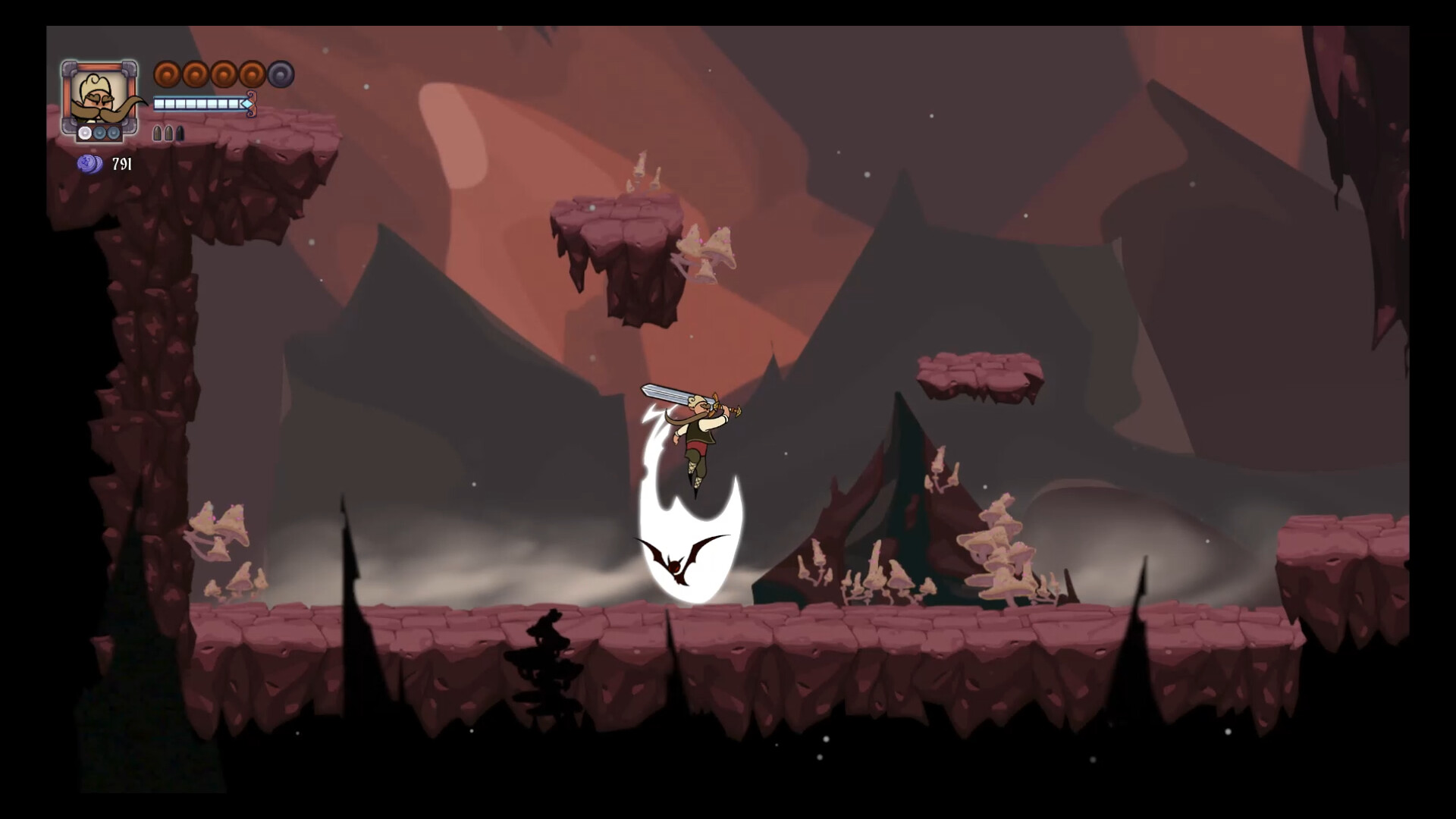Open the portrait frame corner bracket
Viewport: 1456px width, 819px height.
[67, 68]
